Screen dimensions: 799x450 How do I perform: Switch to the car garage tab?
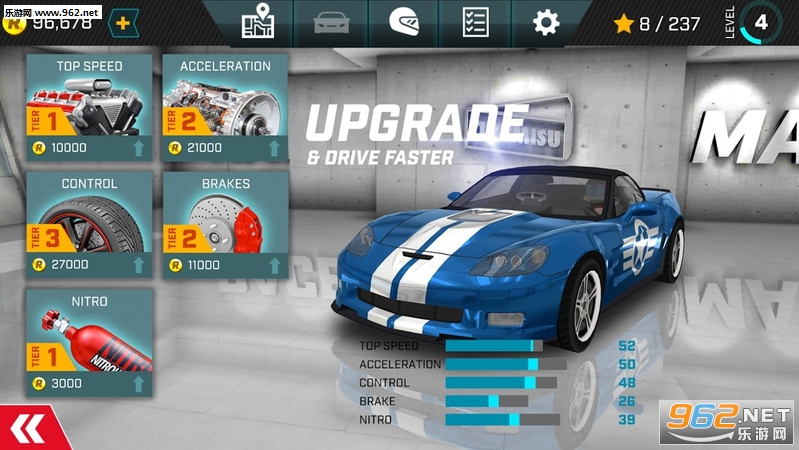(329, 22)
